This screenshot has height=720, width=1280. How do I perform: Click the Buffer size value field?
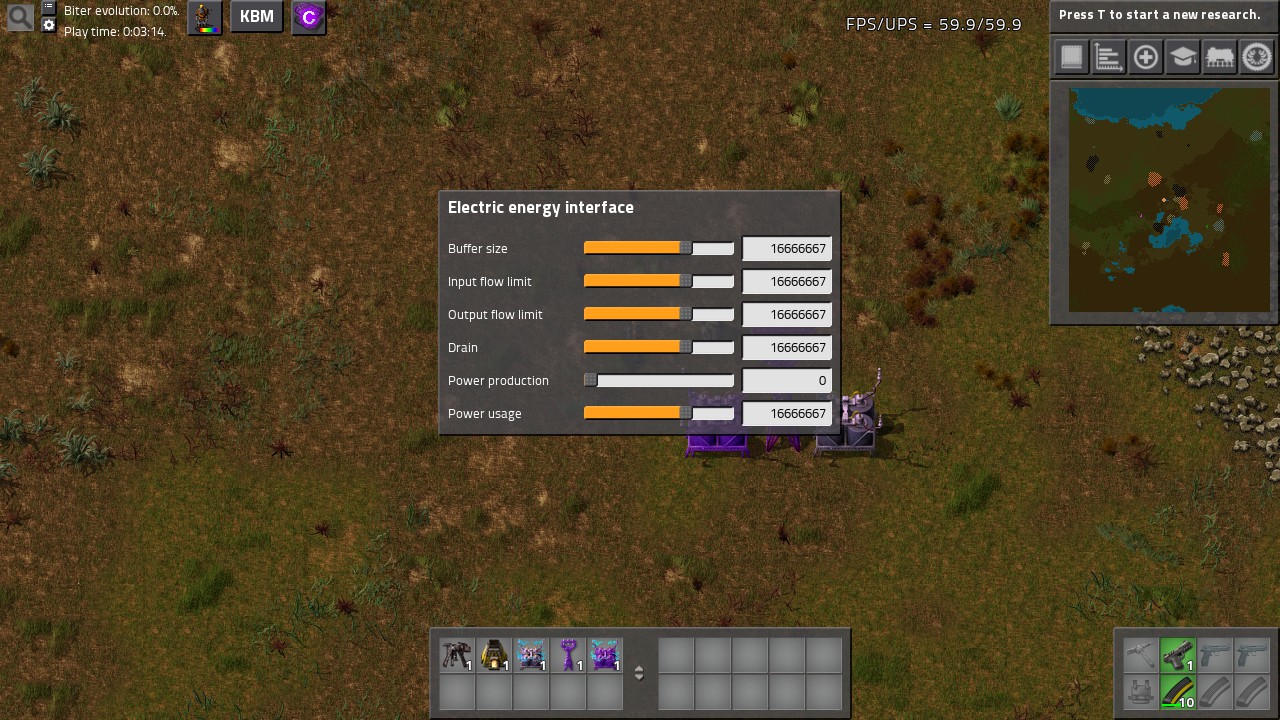click(787, 249)
